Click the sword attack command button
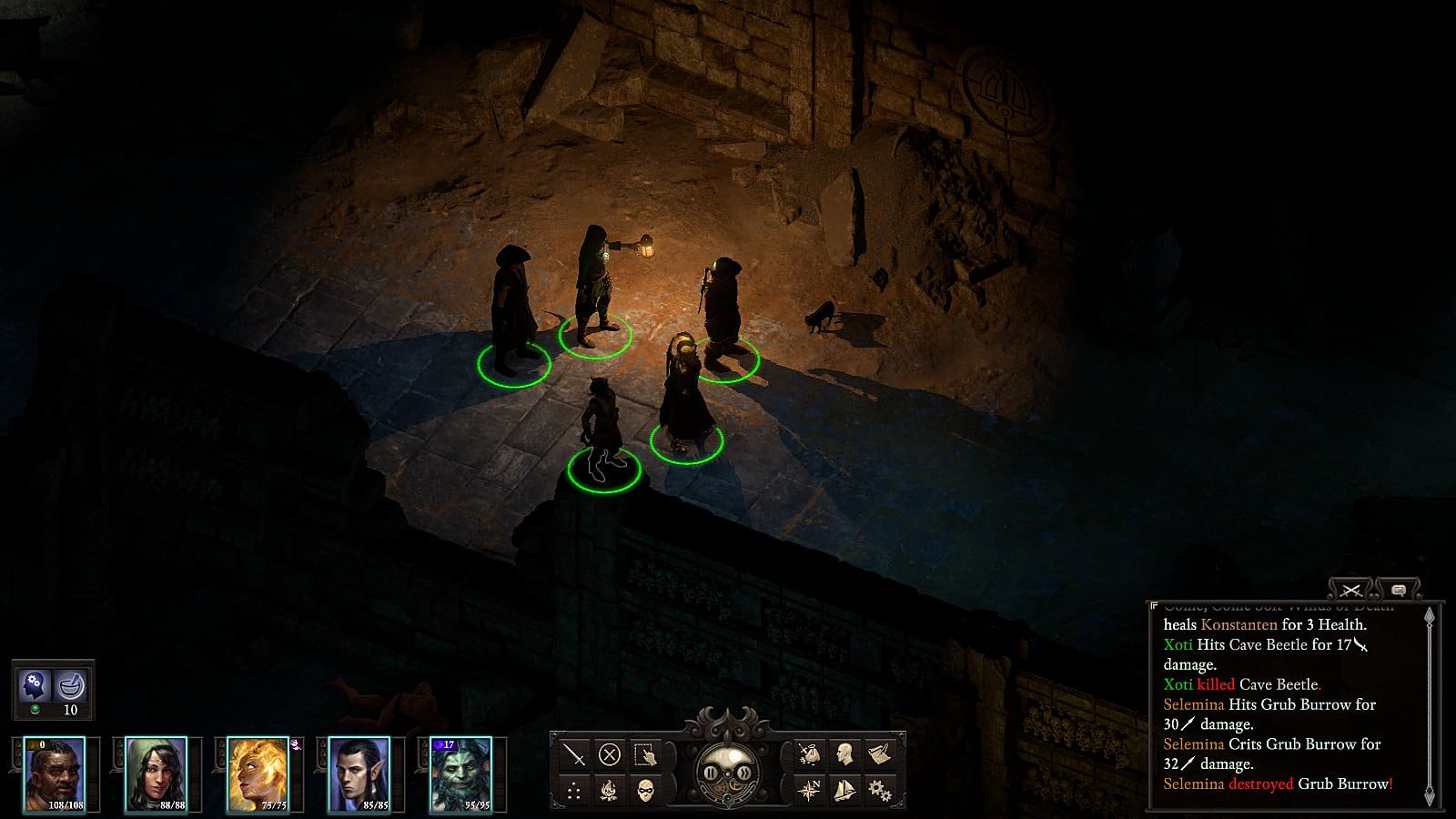 pyautogui.click(x=574, y=754)
